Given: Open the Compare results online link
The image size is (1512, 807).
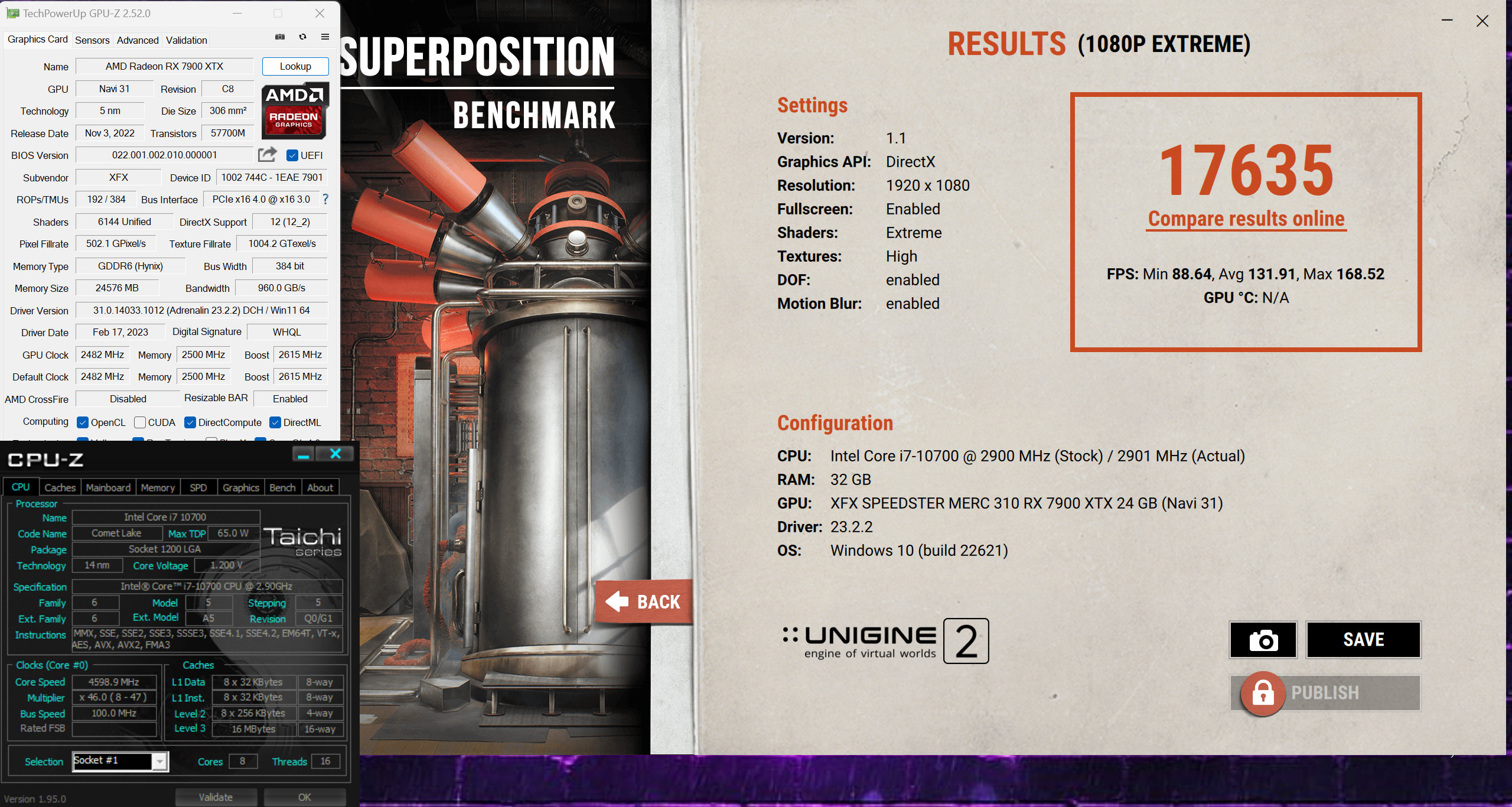Looking at the screenshot, I should coord(1246,219).
